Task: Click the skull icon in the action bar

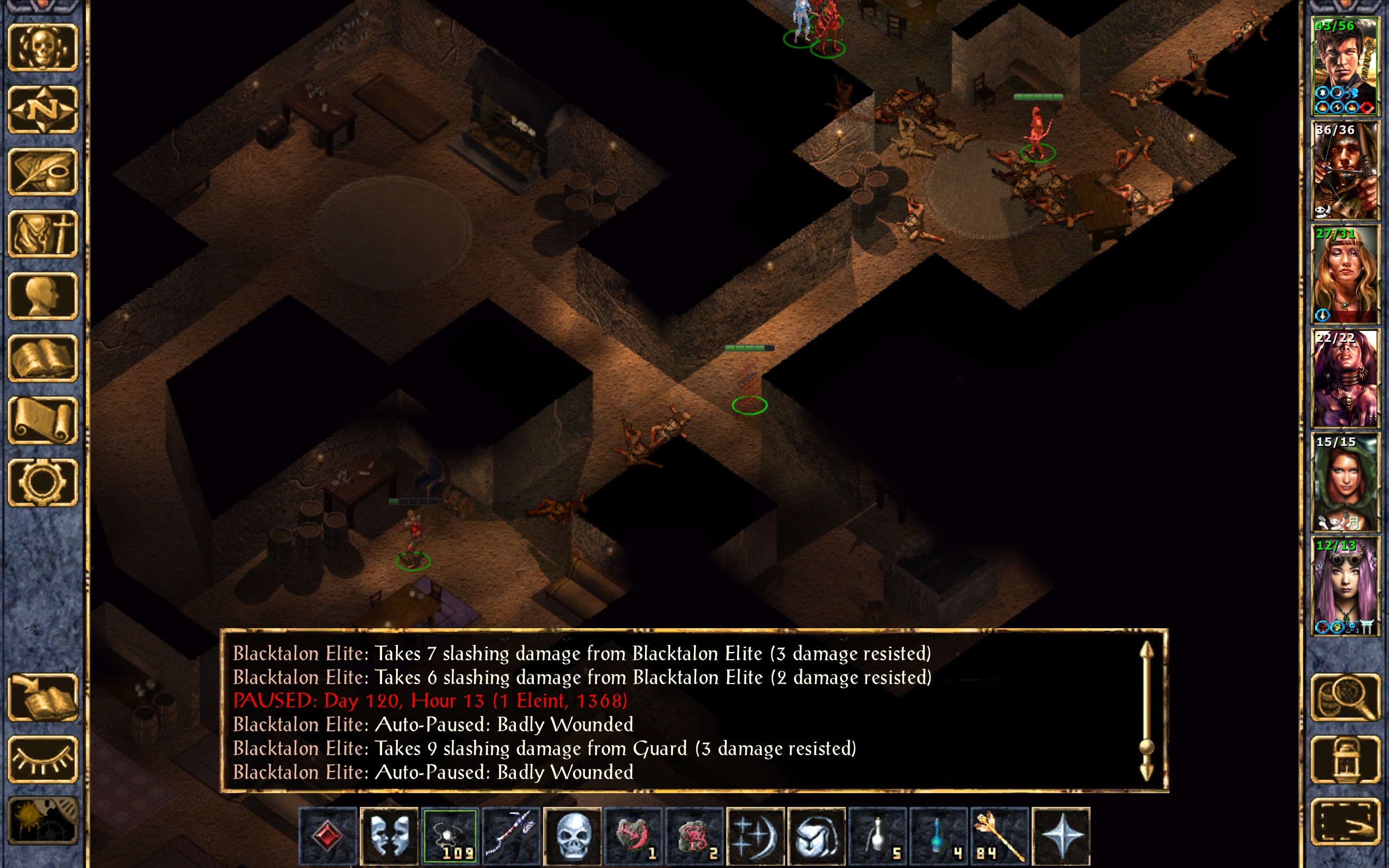Action: click(572, 835)
